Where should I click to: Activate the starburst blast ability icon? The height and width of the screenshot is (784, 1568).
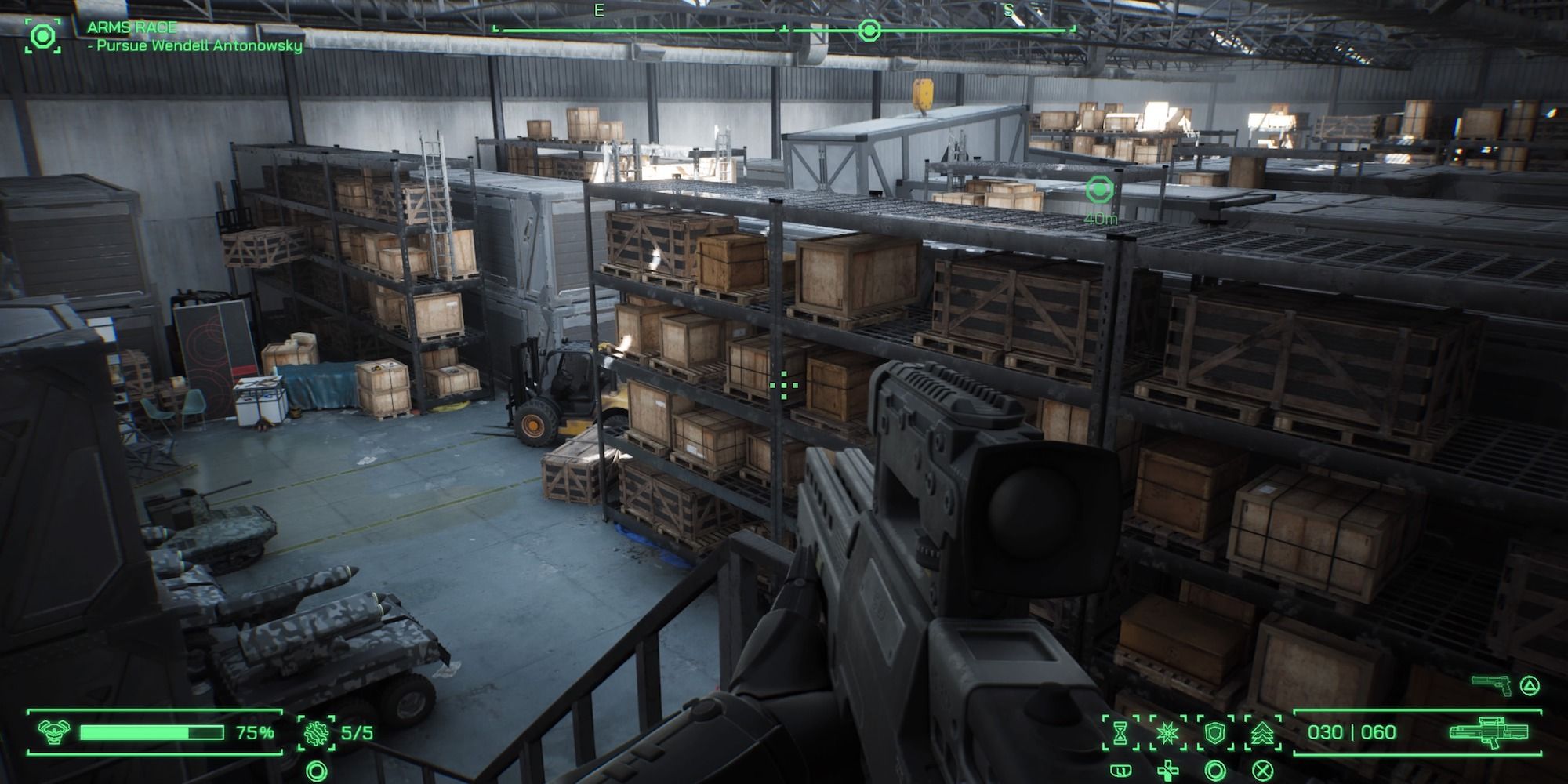(1167, 732)
